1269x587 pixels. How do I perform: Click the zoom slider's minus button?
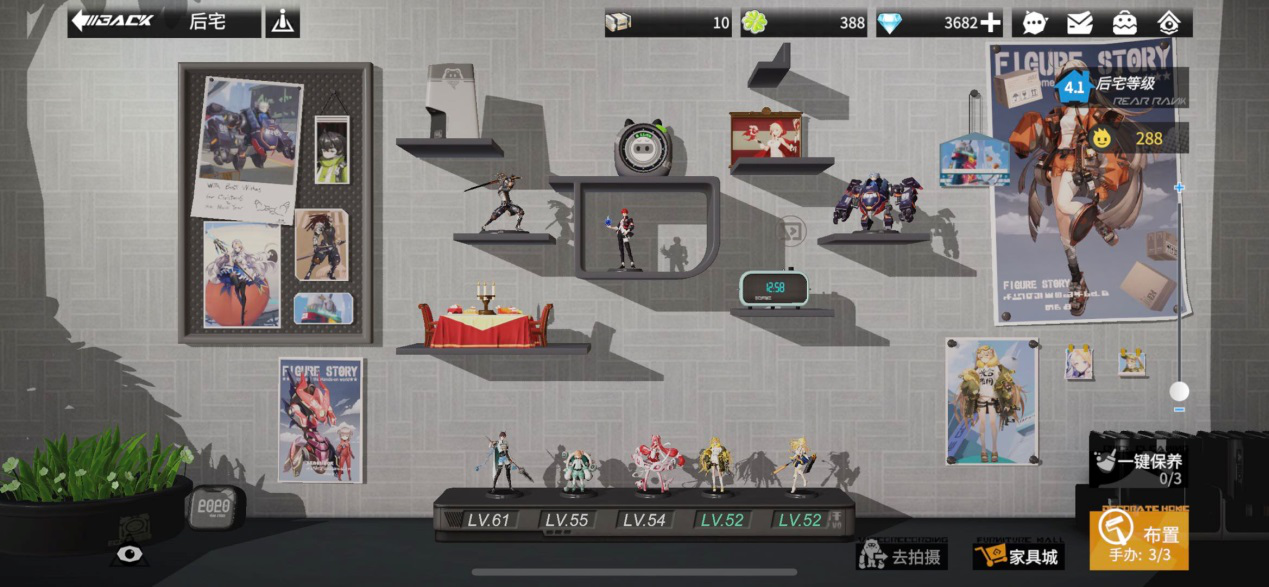click(1180, 409)
